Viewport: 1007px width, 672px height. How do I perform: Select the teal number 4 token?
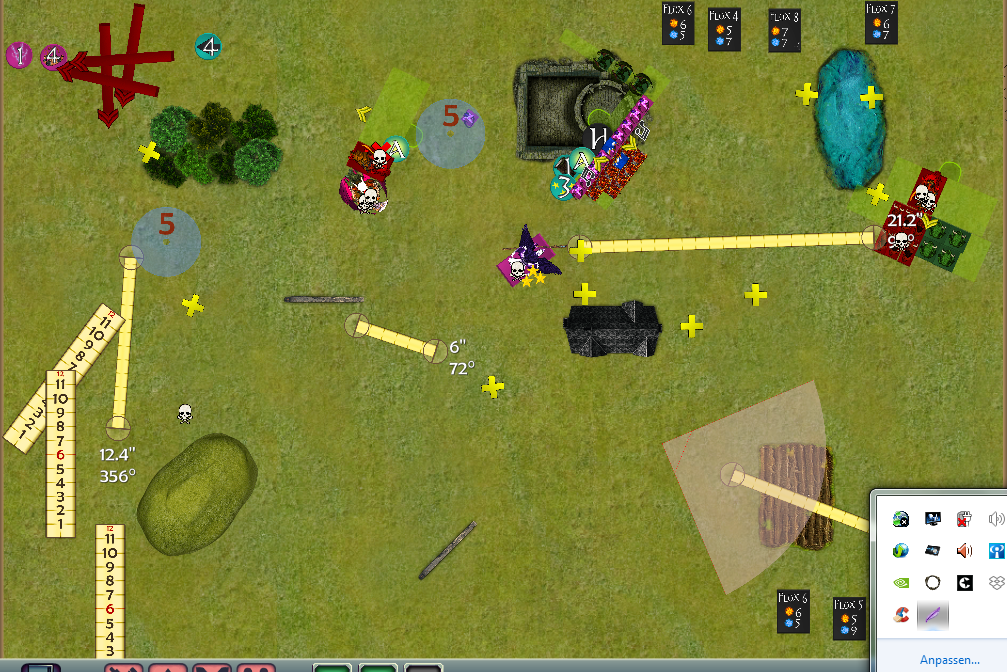(208, 46)
